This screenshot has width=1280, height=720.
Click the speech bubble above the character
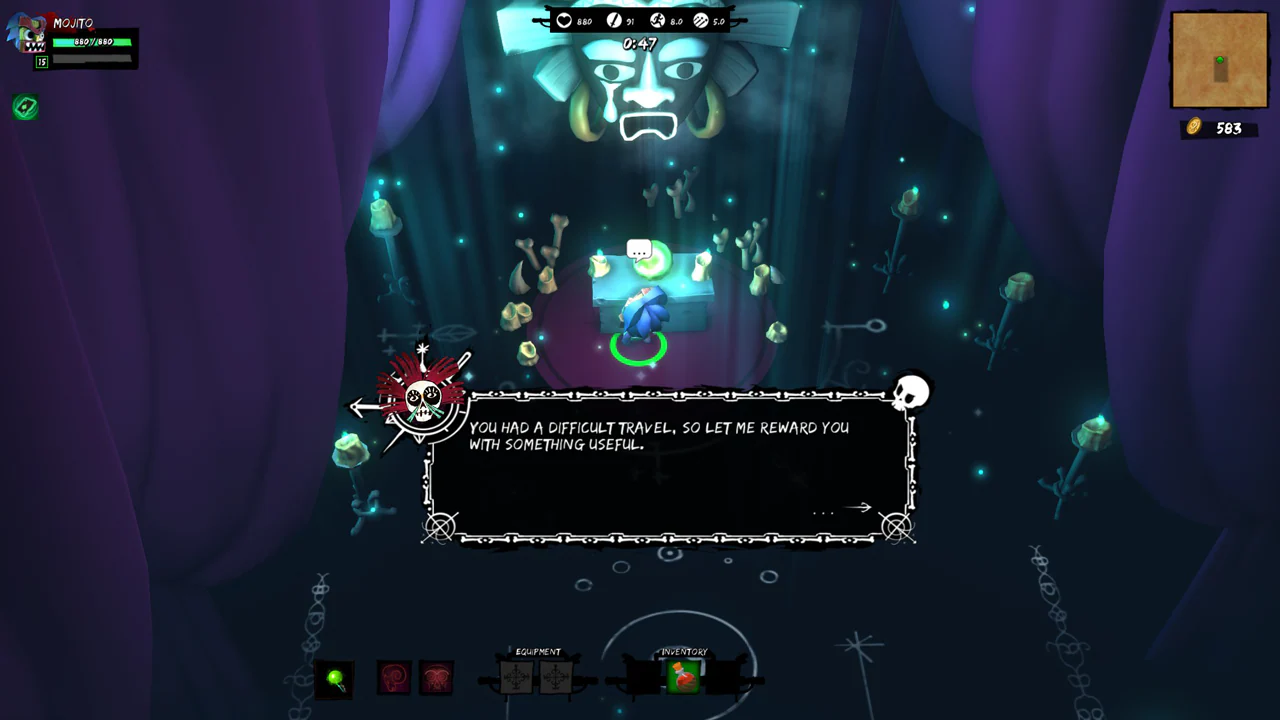click(x=640, y=249)
